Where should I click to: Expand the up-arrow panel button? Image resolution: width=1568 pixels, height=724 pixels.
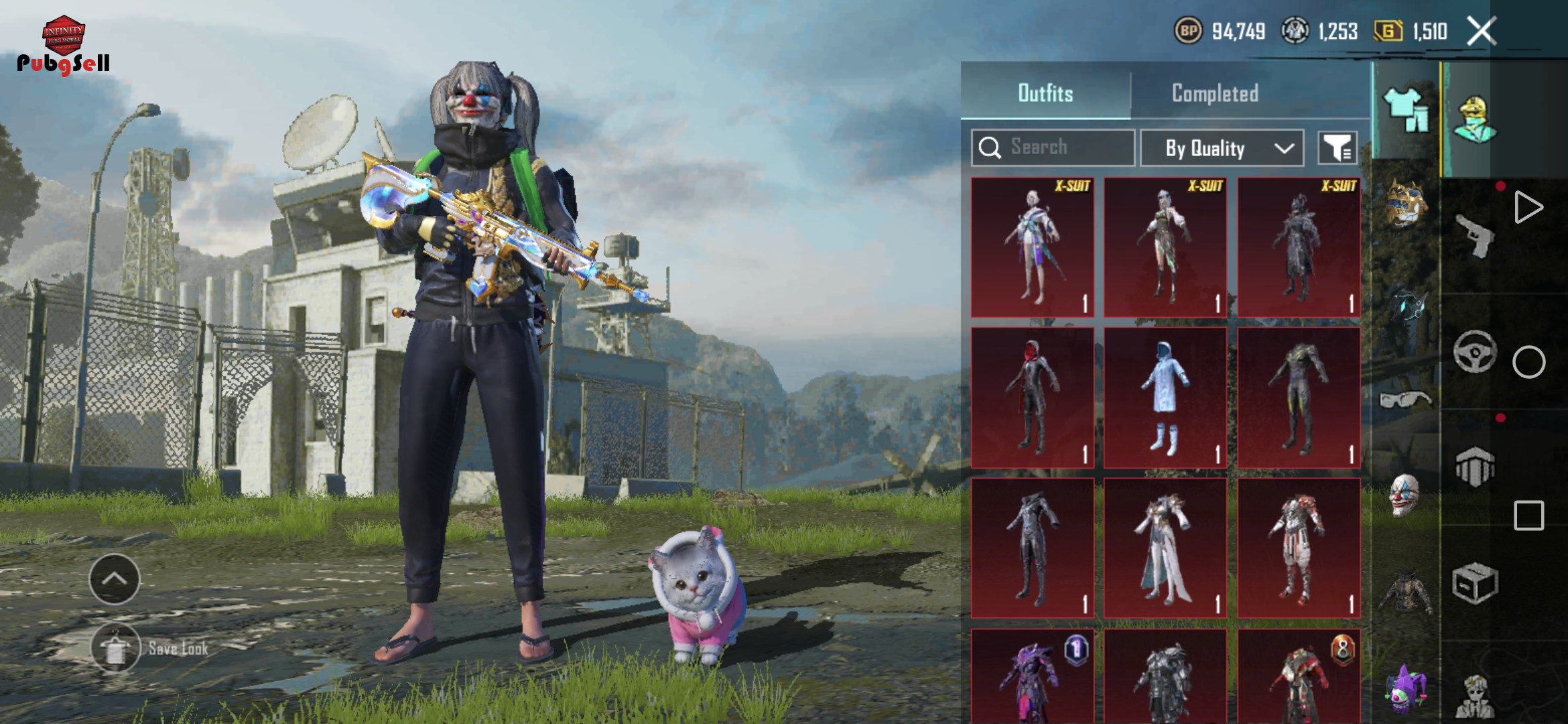(x=115, y=579)
